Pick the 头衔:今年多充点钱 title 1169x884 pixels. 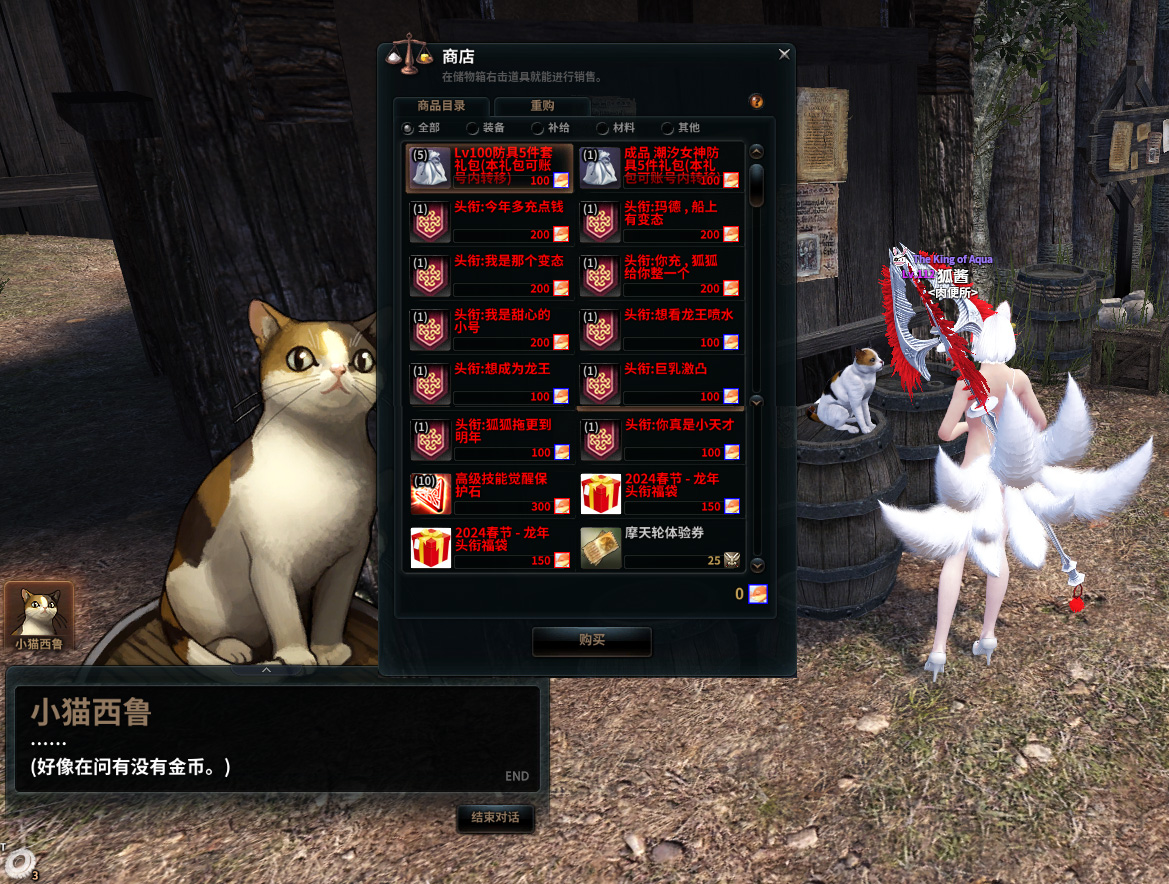(490, 221)
